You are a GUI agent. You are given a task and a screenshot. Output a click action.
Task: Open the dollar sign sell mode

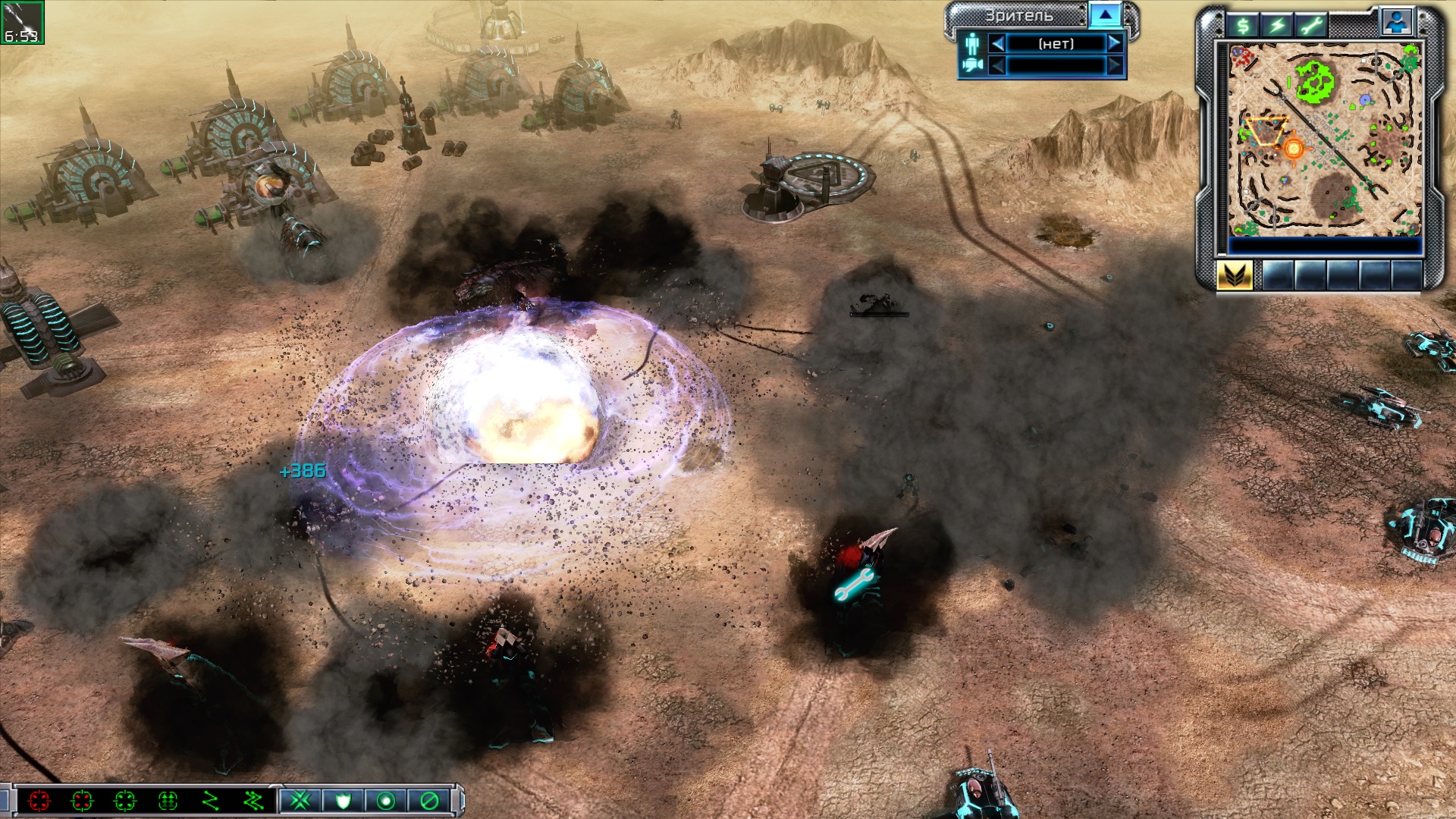[x=1243, y=26]
